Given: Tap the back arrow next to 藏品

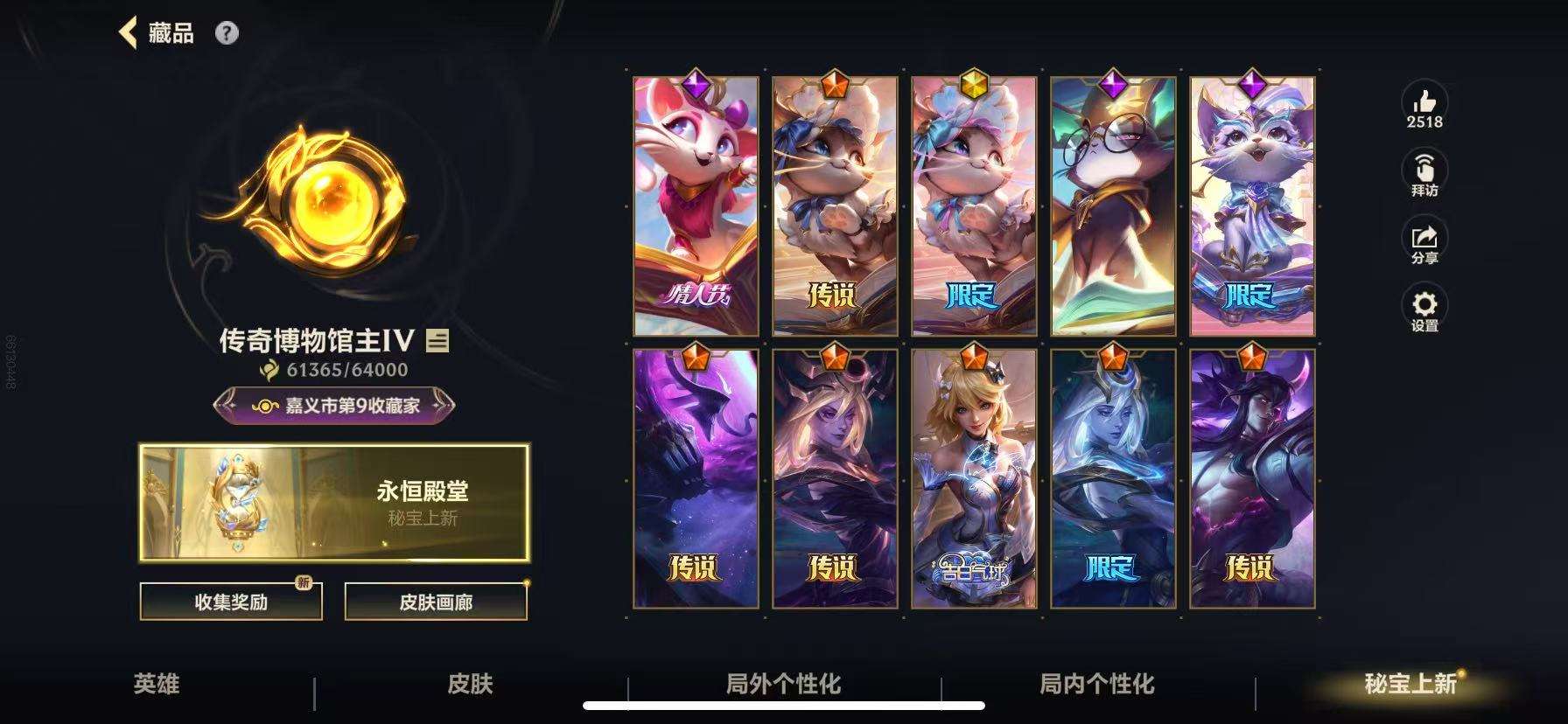Looking at the screenshot, I should tap(129, 31).
